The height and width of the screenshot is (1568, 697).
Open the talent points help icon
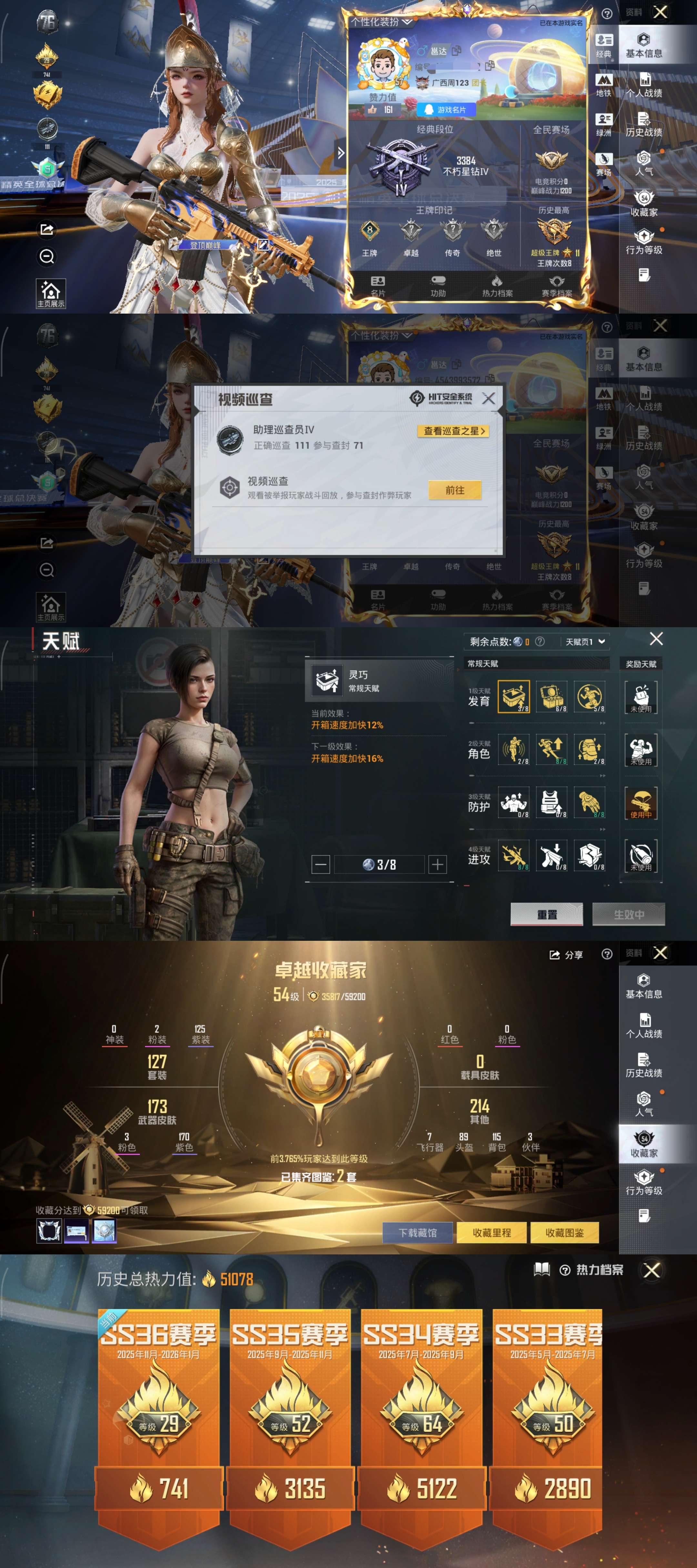pyautogui.click(x=539, y=642)
